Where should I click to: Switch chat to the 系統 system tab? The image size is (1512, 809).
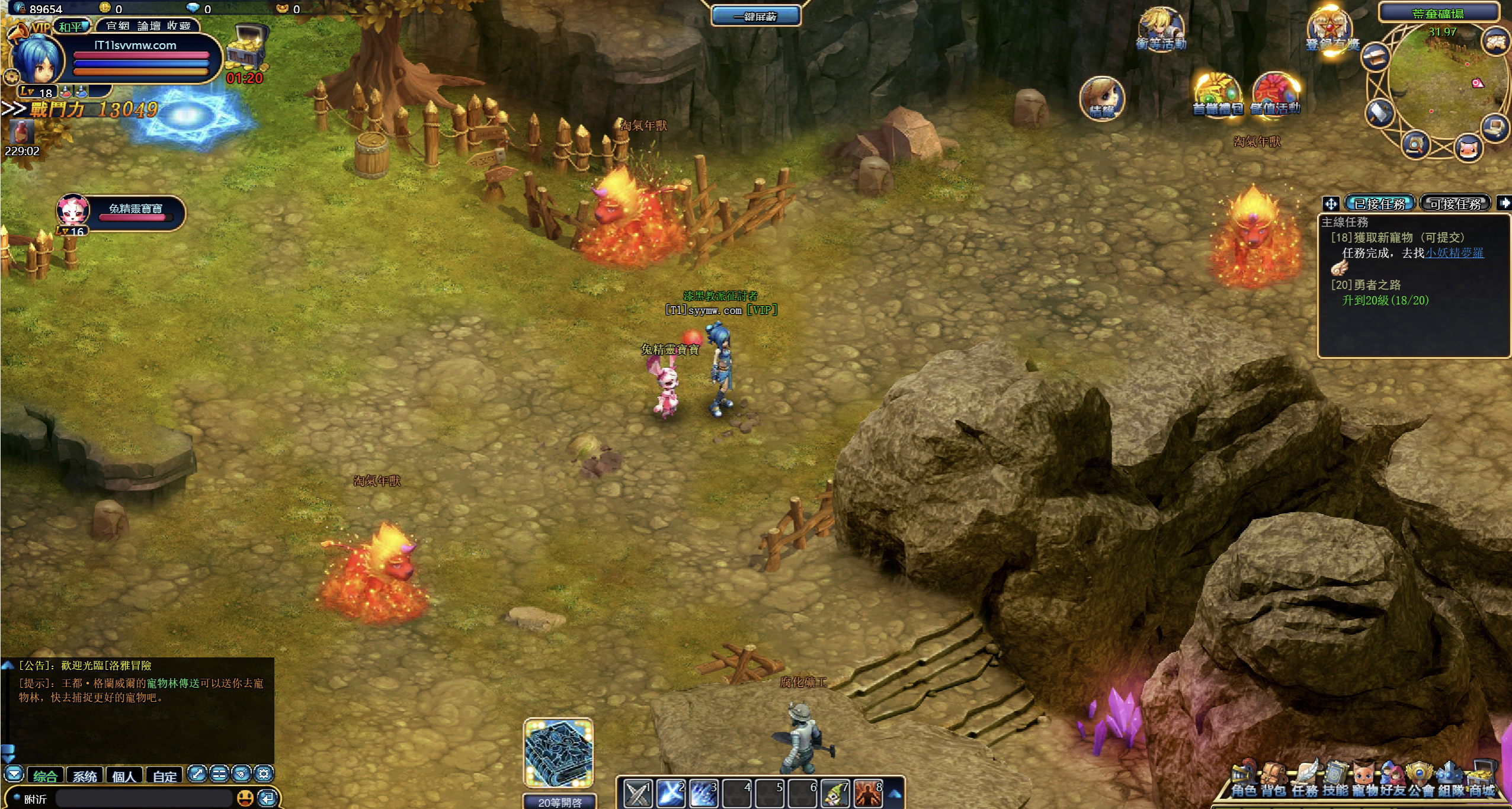85,776
